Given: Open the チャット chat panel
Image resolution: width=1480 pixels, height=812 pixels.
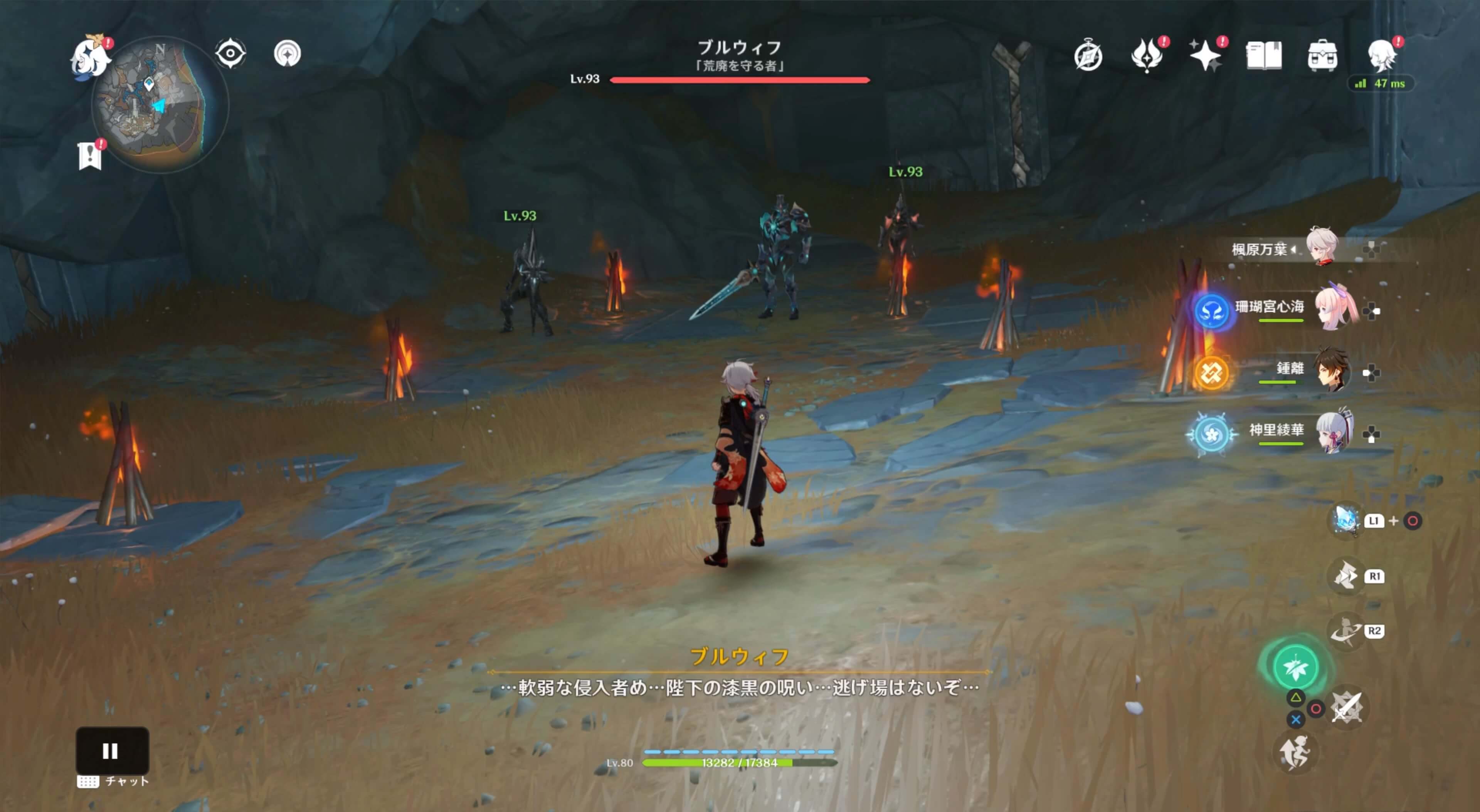Looking at the screenshot, I should tap(112, 781).
